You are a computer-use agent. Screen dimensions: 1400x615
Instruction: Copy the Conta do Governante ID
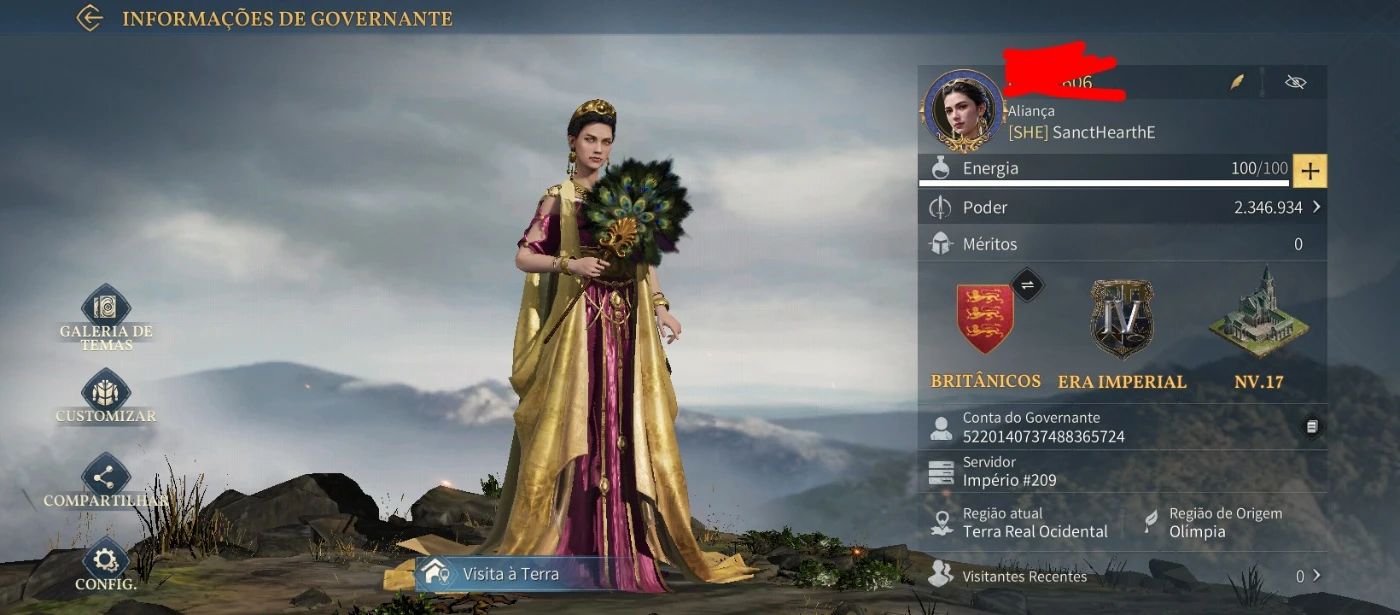[1312, 427]
